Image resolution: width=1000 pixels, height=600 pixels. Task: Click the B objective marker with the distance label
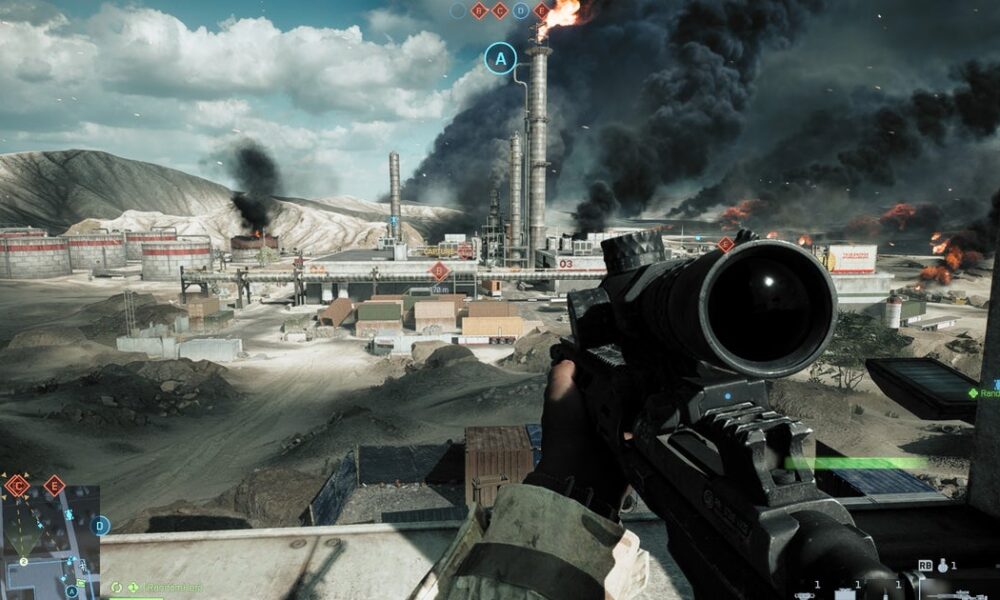tap(438, 271)
